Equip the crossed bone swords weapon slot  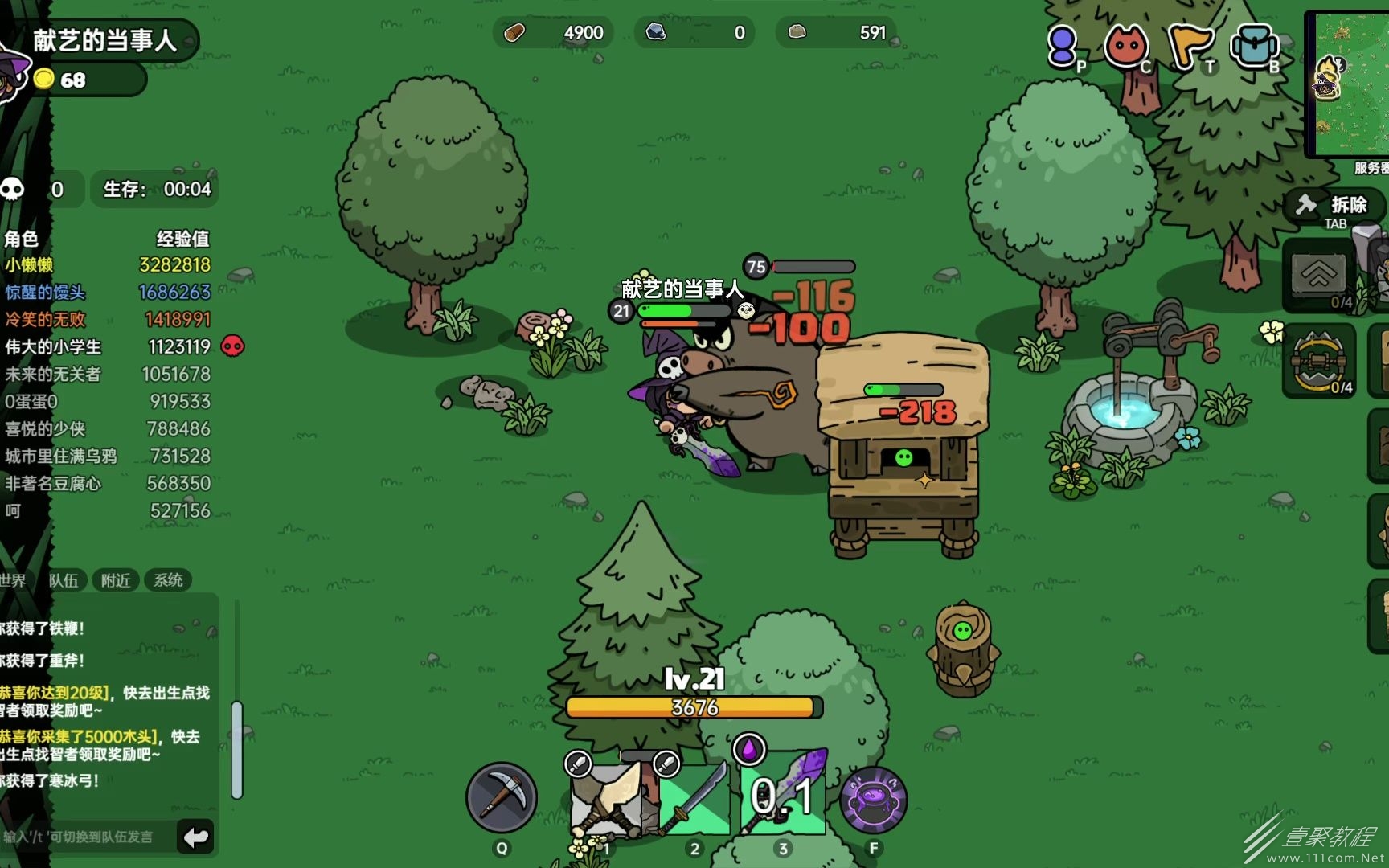point(607,800)
